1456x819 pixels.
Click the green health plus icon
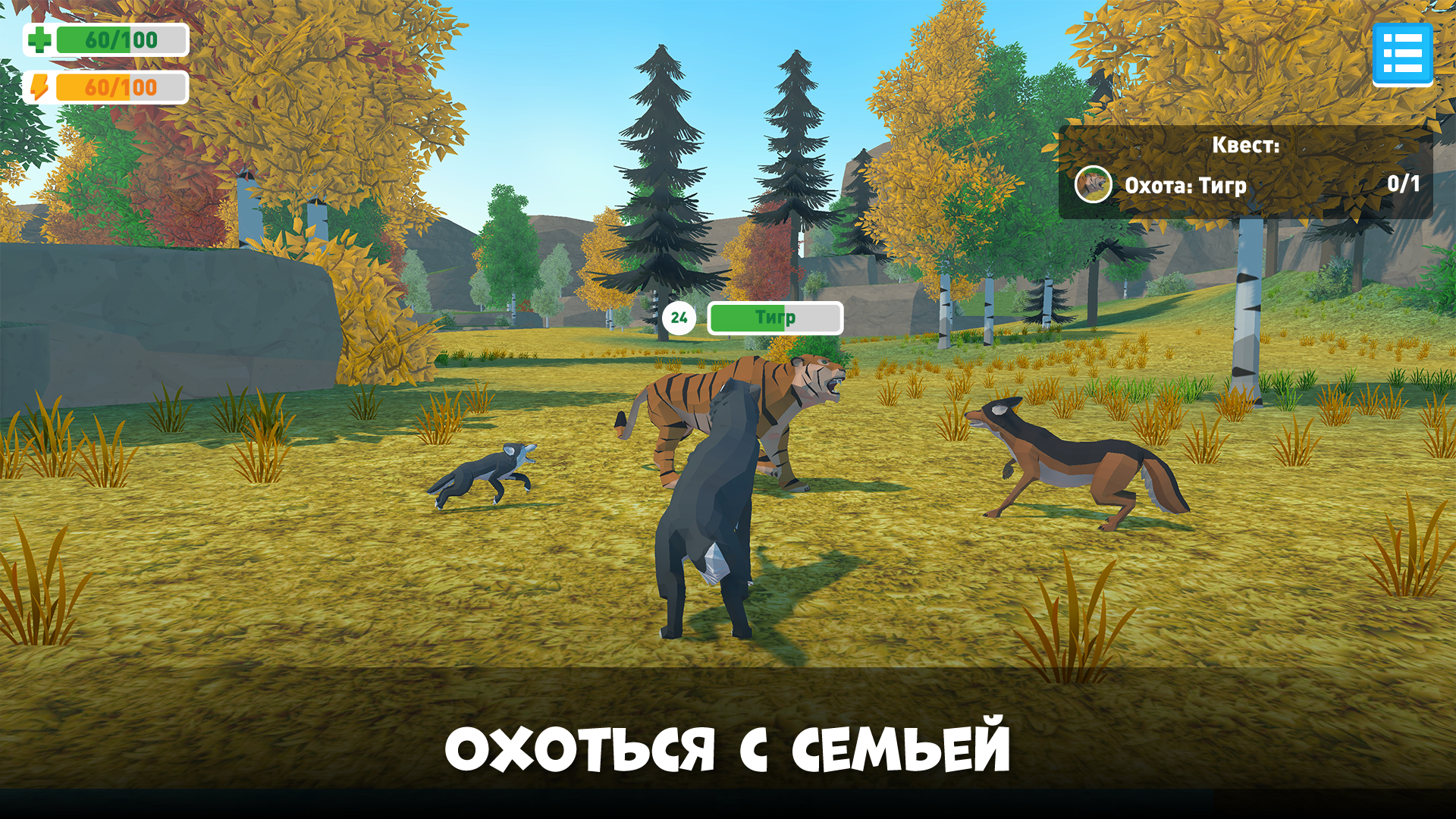39,38
